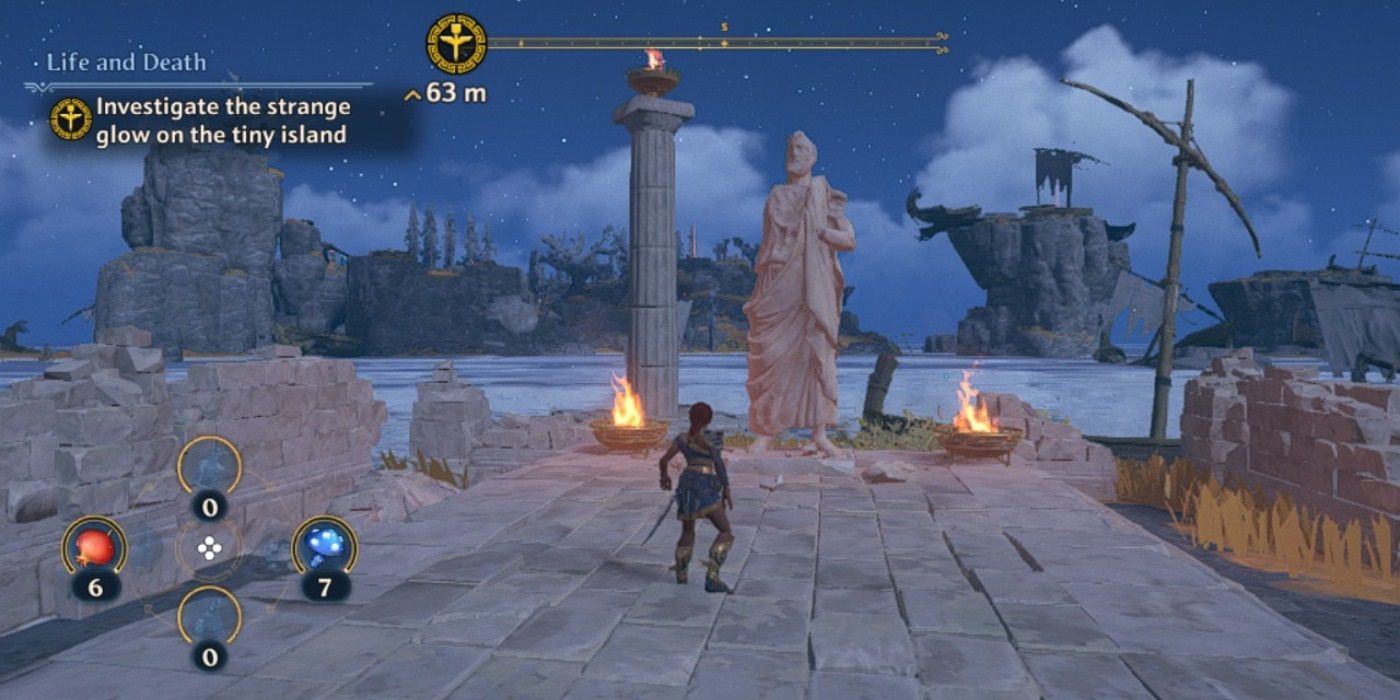Select the blue mushroom stamina item
Image resolution: width=1400 pixels, height=700 pixels.
pos(325,546)
